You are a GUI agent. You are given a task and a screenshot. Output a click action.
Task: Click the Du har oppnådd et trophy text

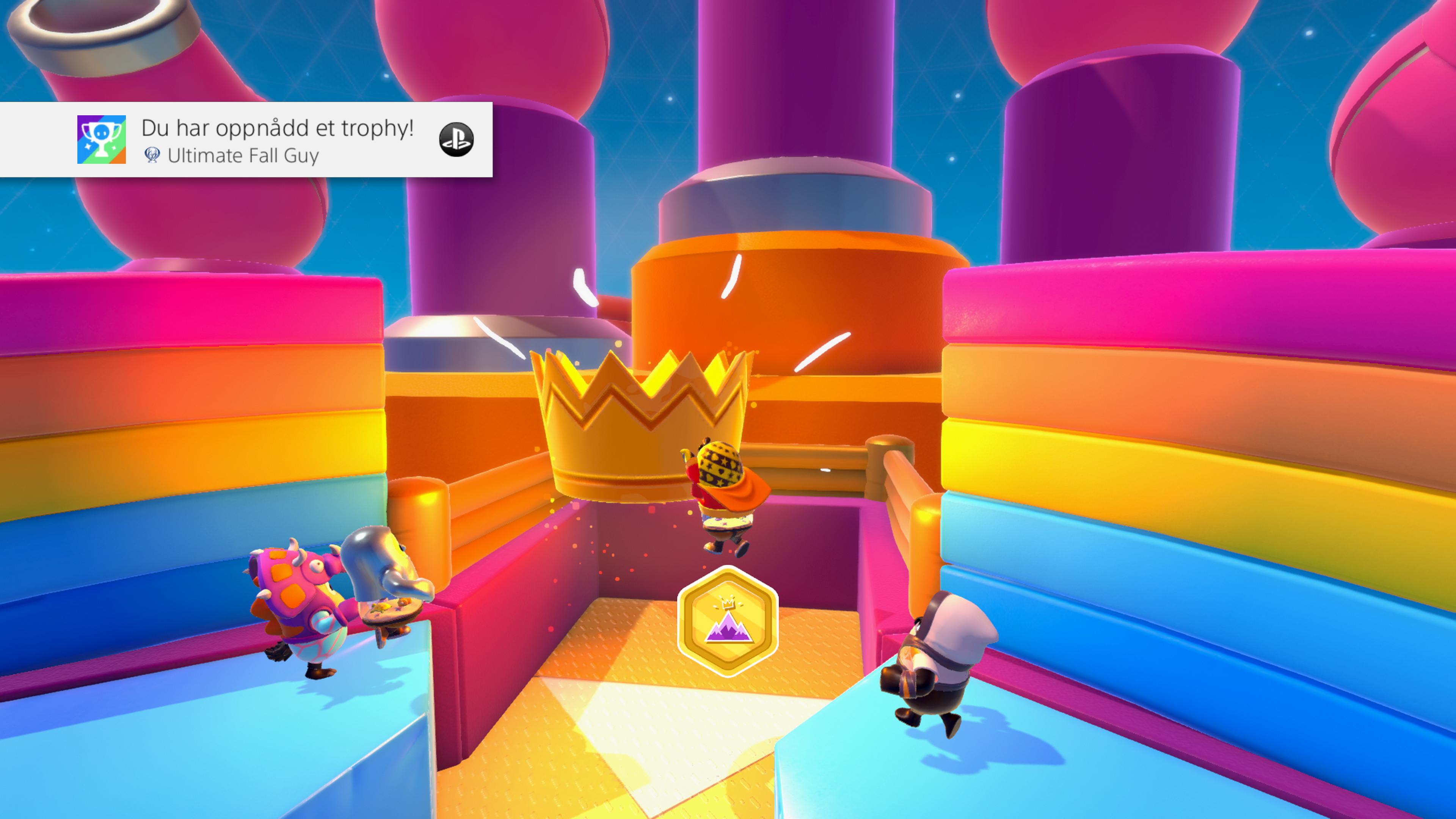(x=277, y=128)
